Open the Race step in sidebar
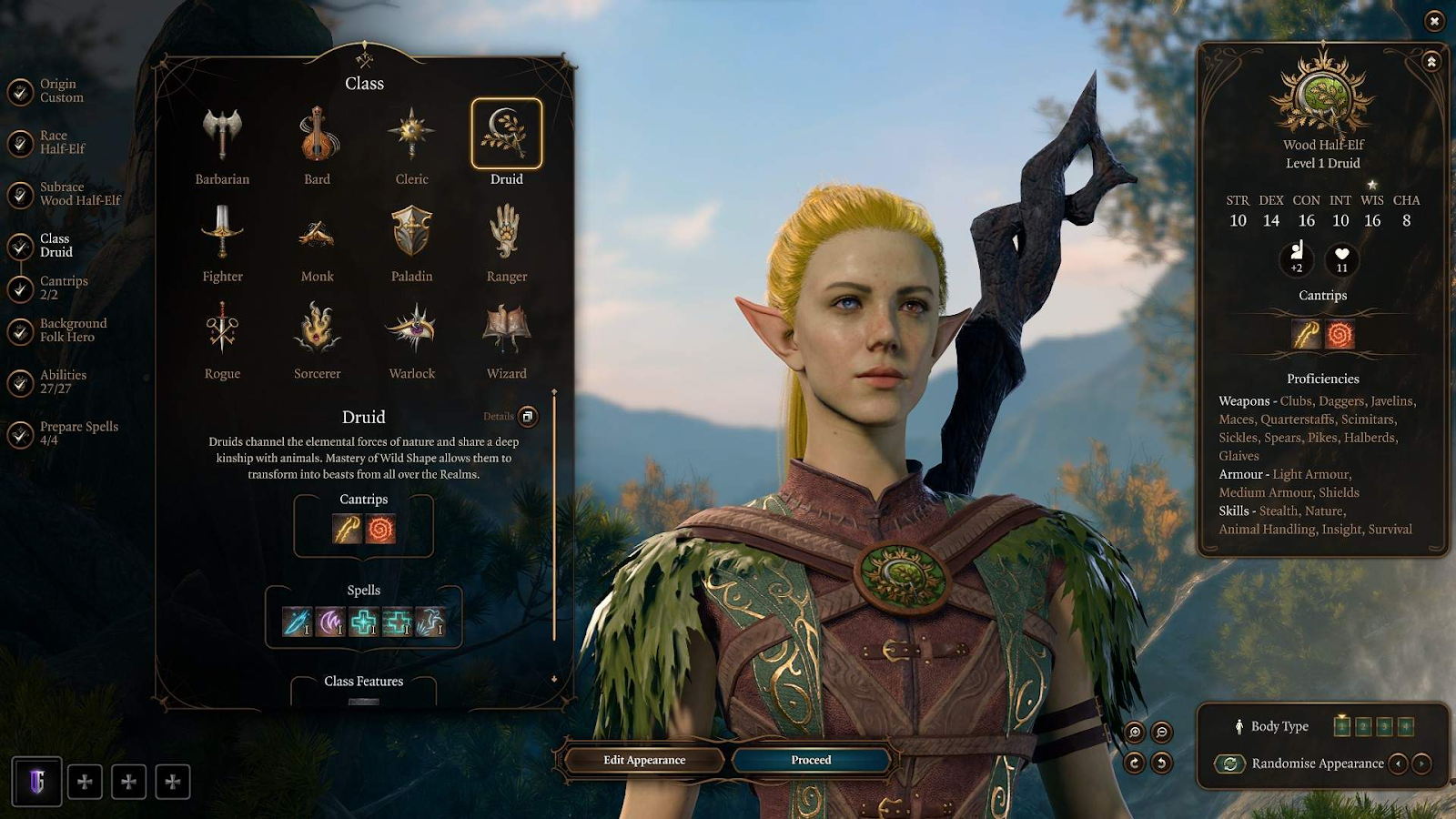The image size is (1456, 819). pos(61,142)
